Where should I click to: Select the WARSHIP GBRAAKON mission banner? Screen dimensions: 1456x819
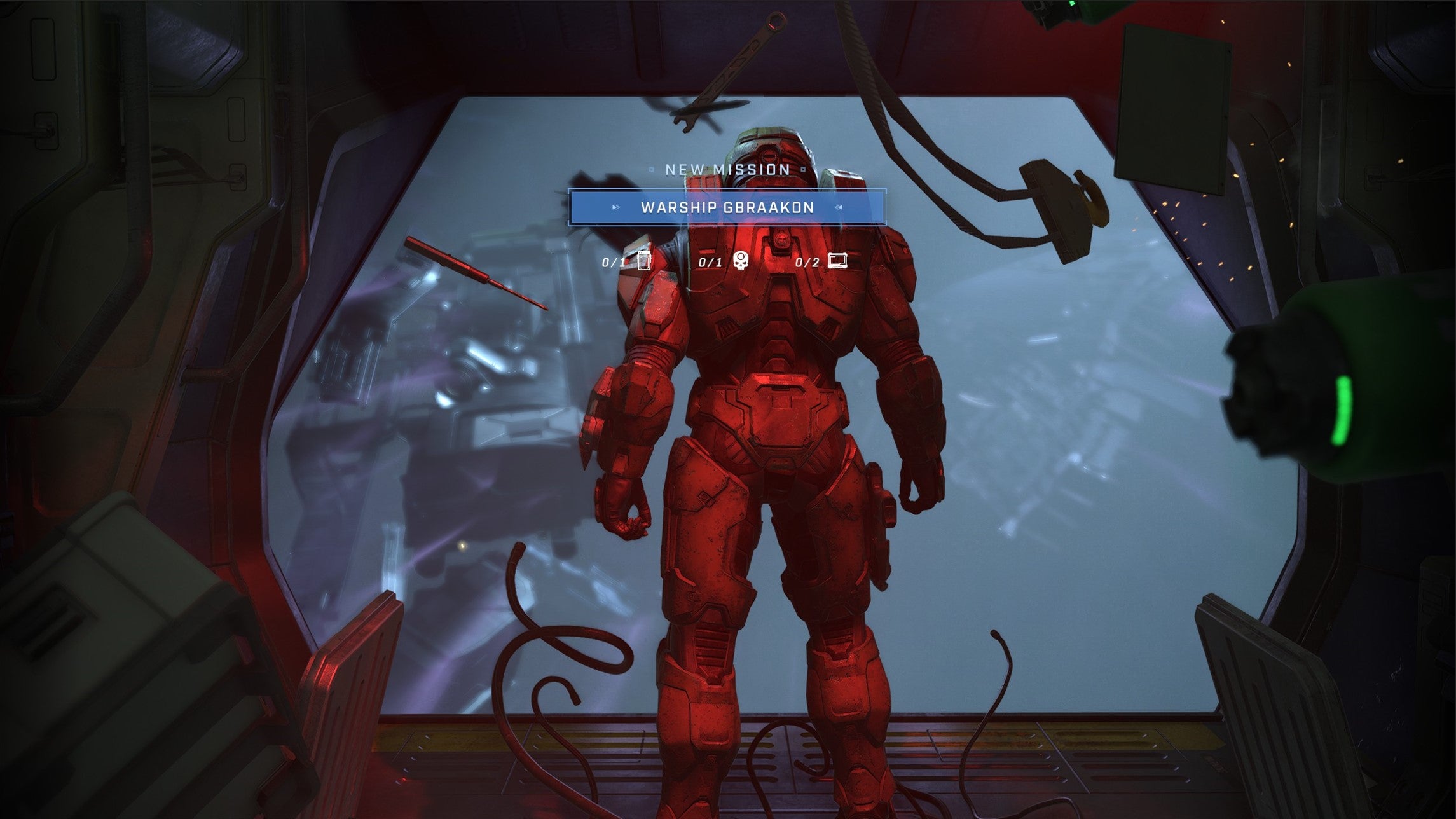pos(729,207)
